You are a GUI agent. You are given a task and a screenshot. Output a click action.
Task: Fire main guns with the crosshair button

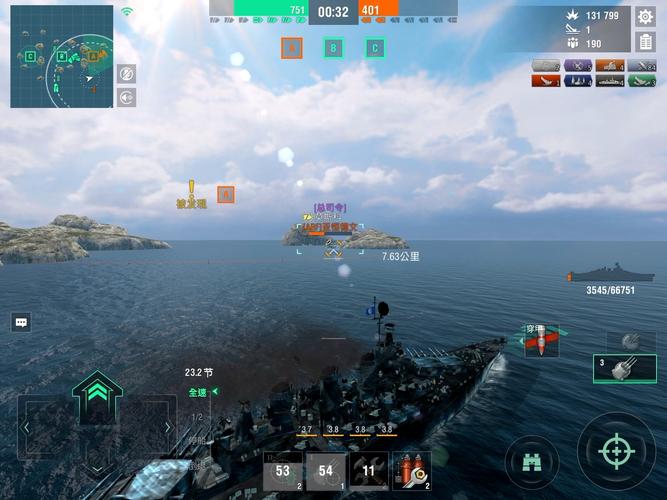point(615,451)
